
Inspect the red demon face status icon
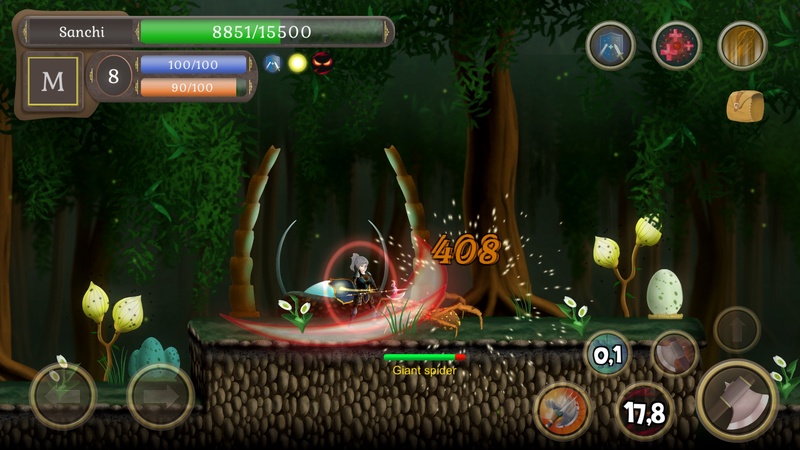322,63
